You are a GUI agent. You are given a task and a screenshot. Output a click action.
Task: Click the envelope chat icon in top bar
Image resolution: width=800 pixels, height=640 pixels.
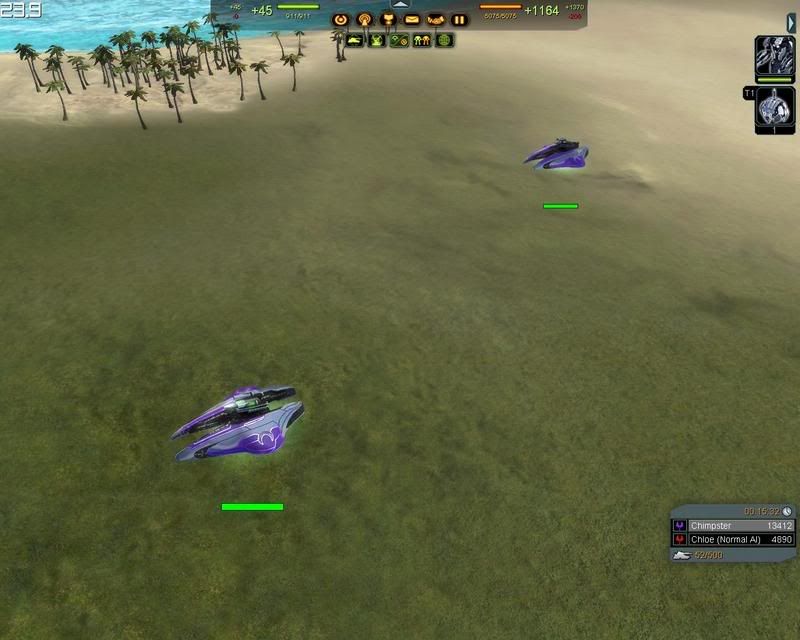[412, 19]
